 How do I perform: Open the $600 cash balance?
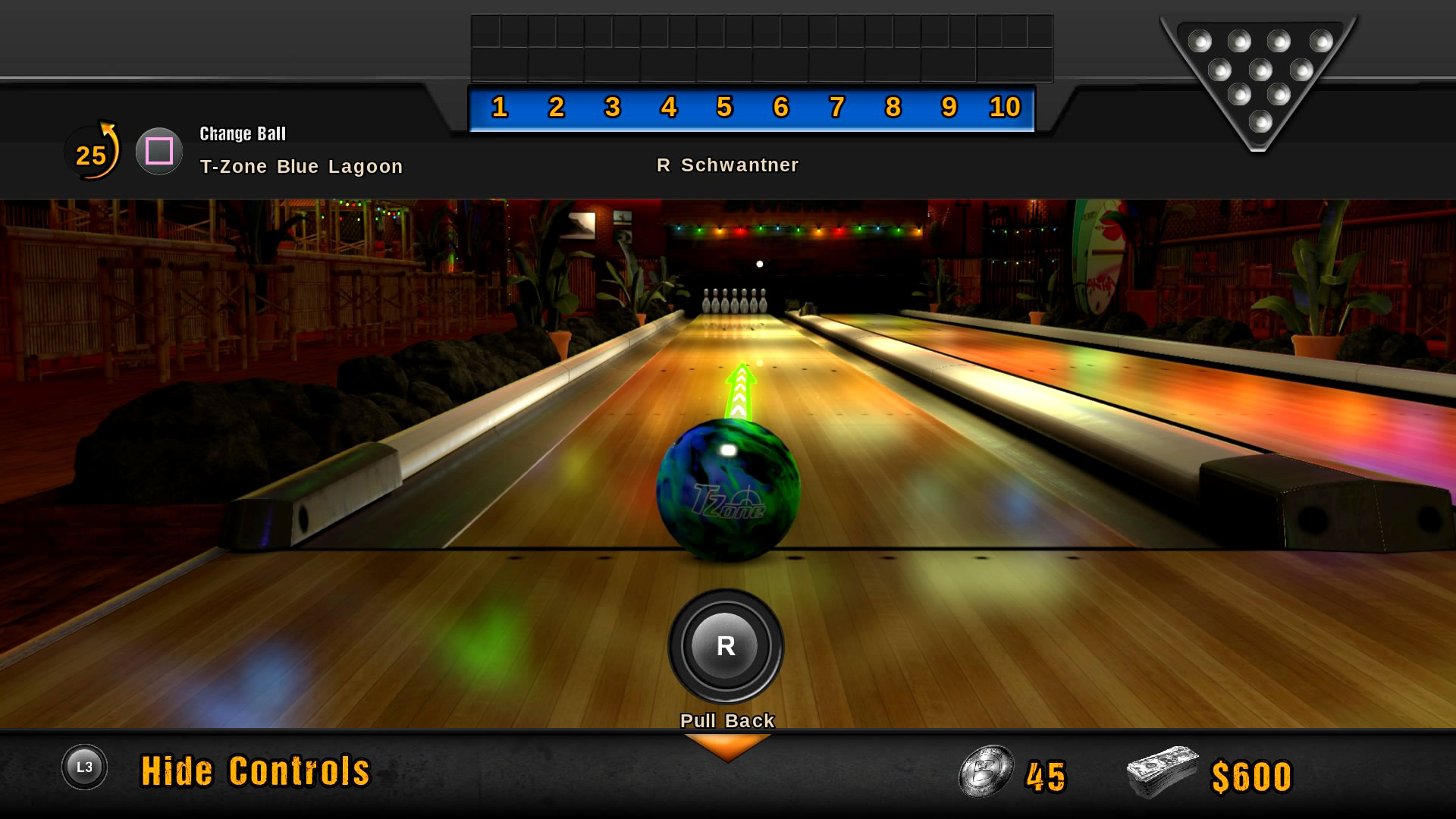(x=1249, y=773)
